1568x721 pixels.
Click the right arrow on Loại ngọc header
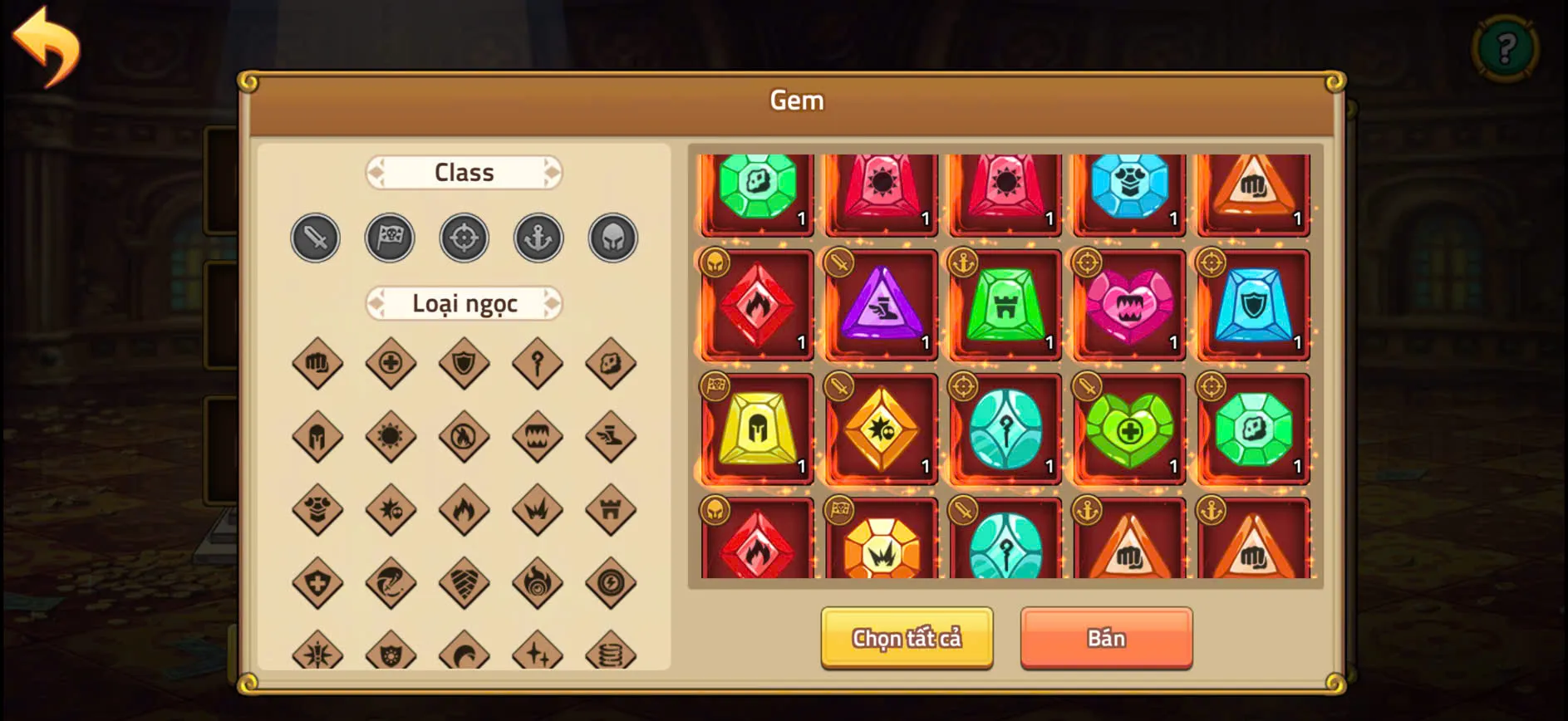(x=553, y=303)
